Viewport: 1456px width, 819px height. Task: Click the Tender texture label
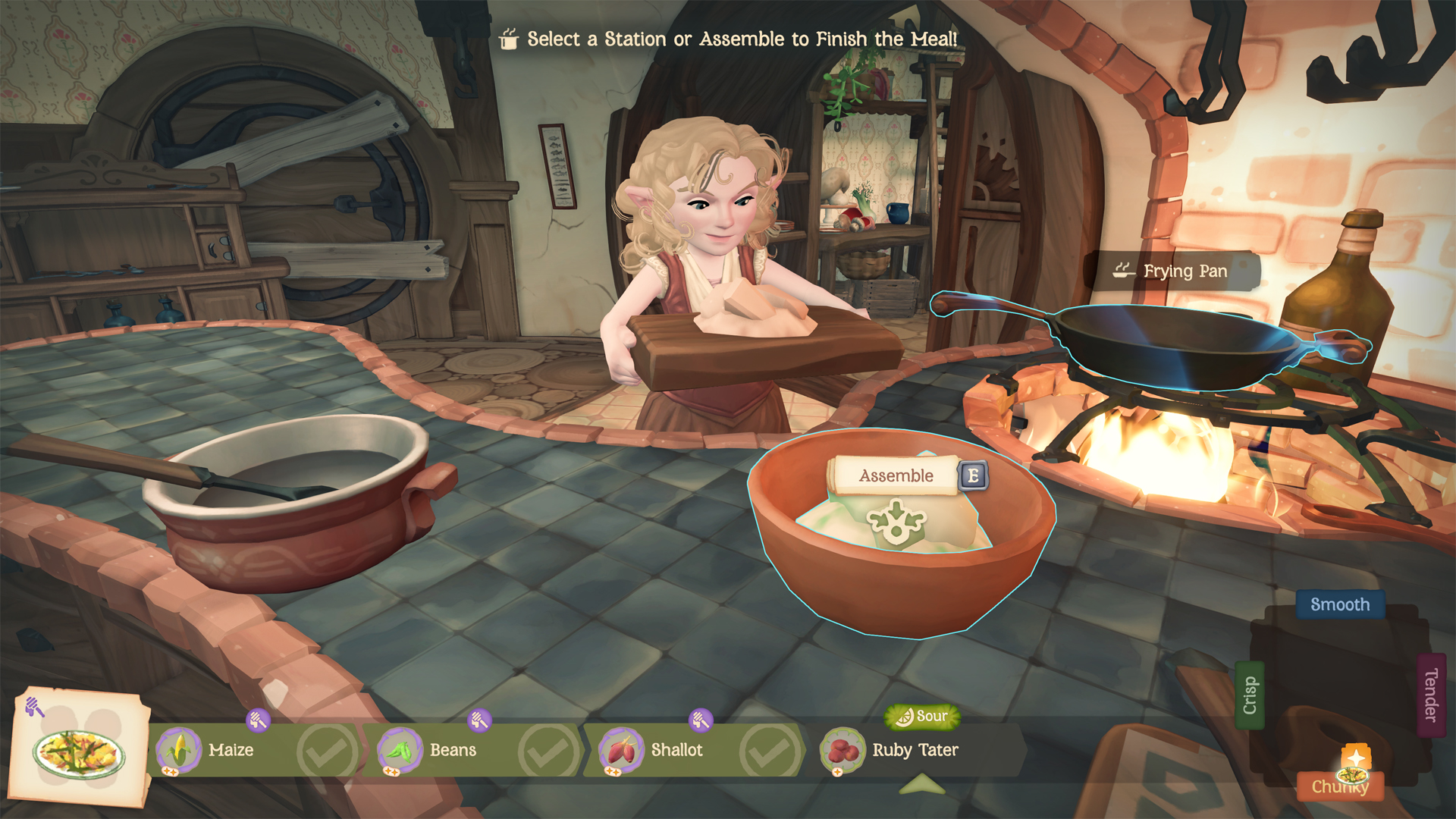point(1431,695)
